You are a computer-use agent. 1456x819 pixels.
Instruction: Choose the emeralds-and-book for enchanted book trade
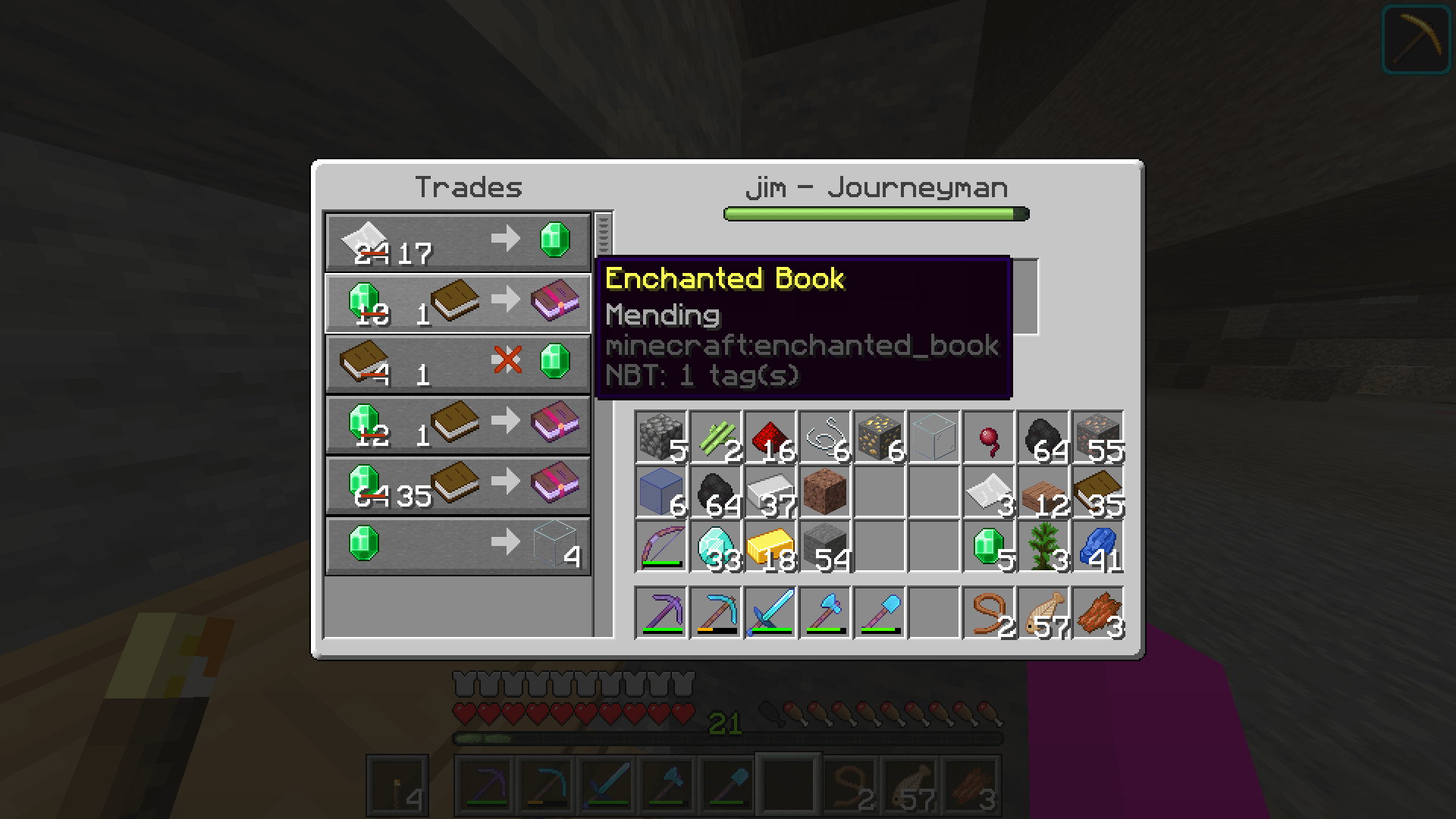(457, 302)
